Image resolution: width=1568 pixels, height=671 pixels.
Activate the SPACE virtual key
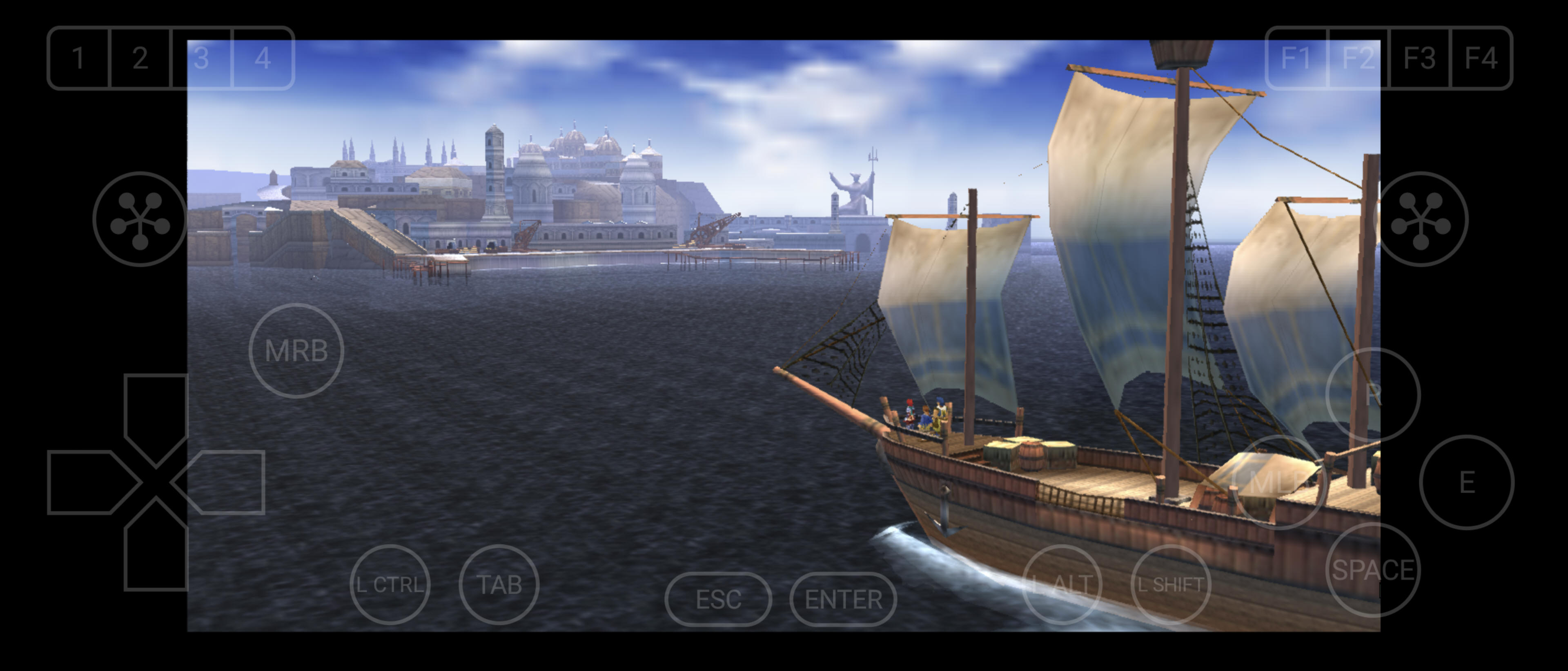[1372, 570]
